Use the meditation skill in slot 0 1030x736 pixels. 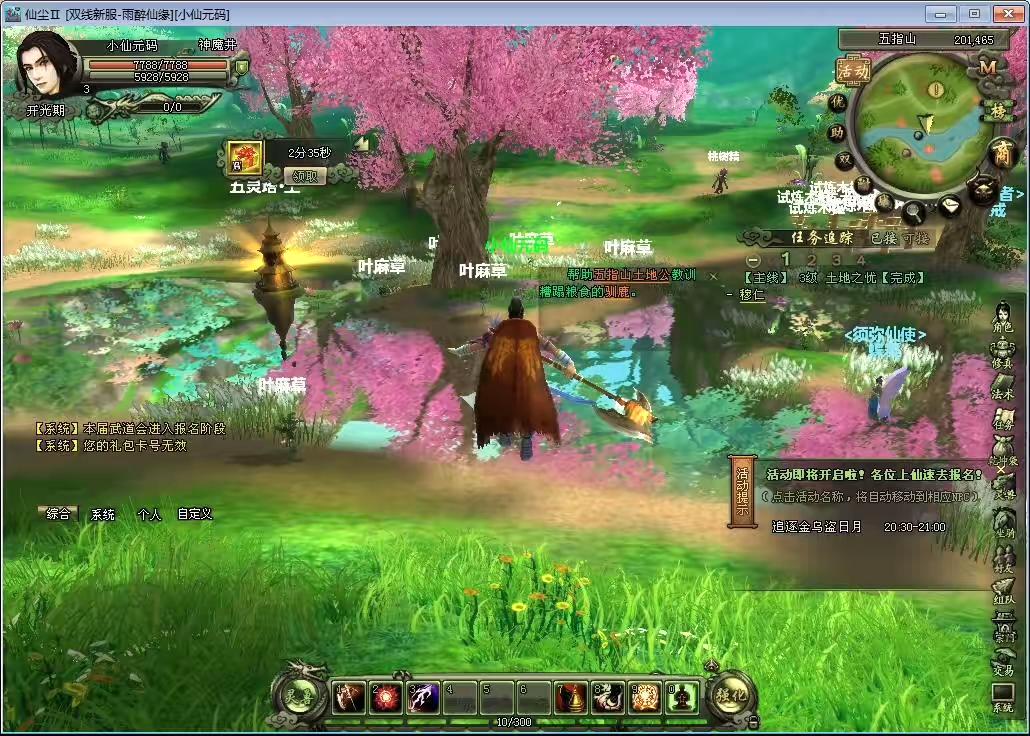click(x=682, y=698)
